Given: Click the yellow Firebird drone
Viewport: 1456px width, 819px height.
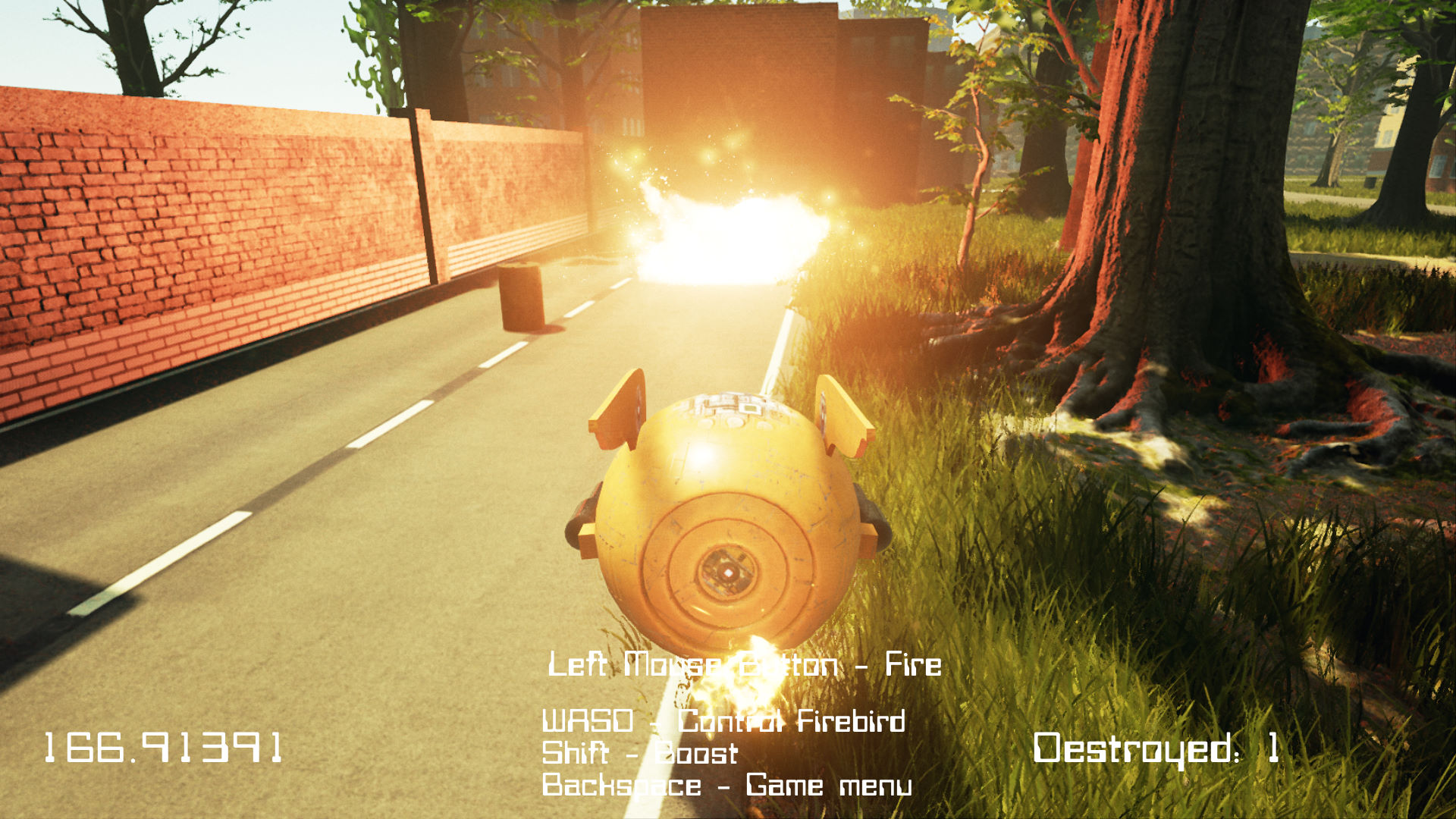Looking at the screenshot, I should pyautogui.click(x=728, y=516).
